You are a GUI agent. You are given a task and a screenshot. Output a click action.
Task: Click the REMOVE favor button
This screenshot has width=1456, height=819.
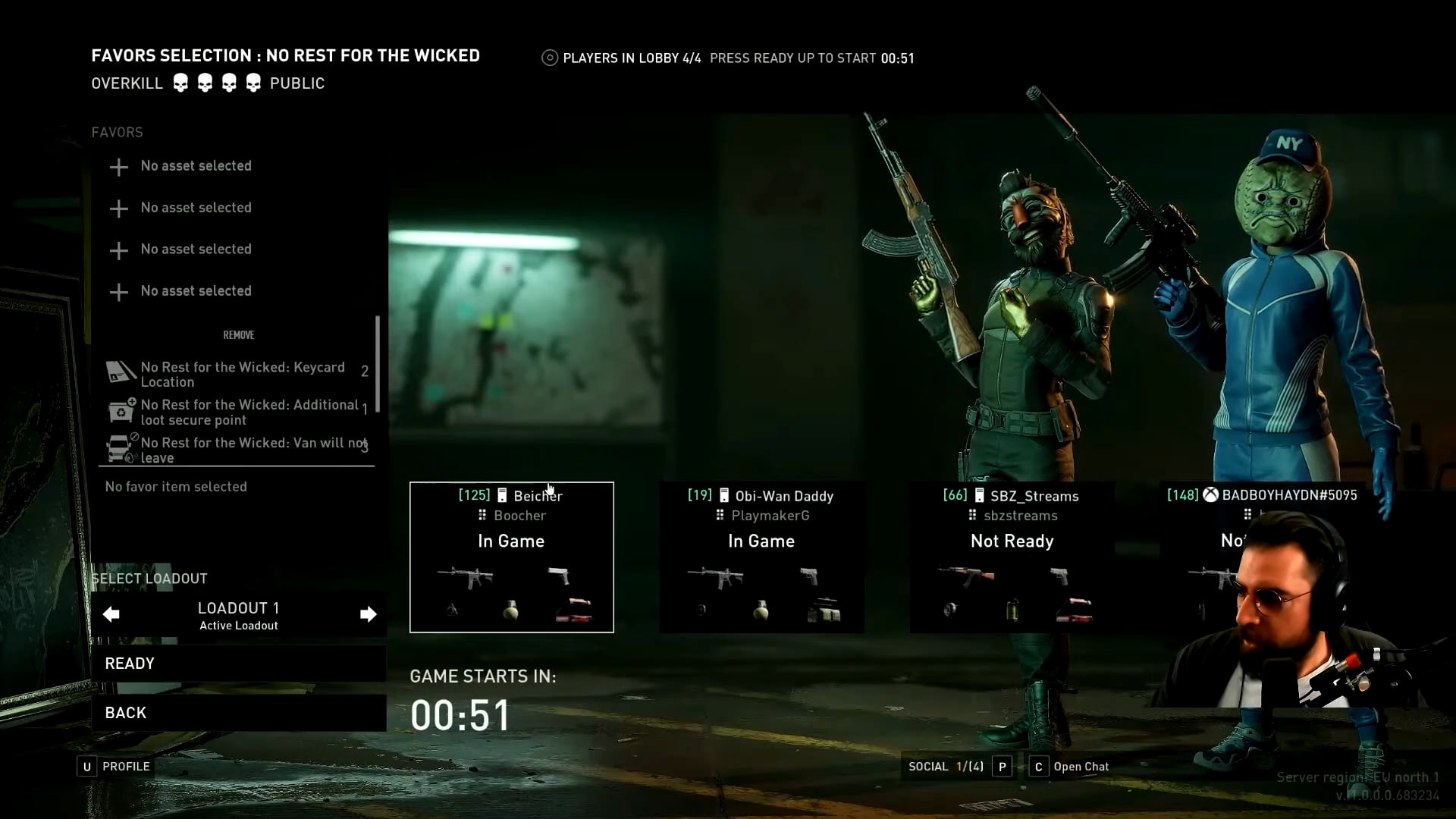pos(239,335)
